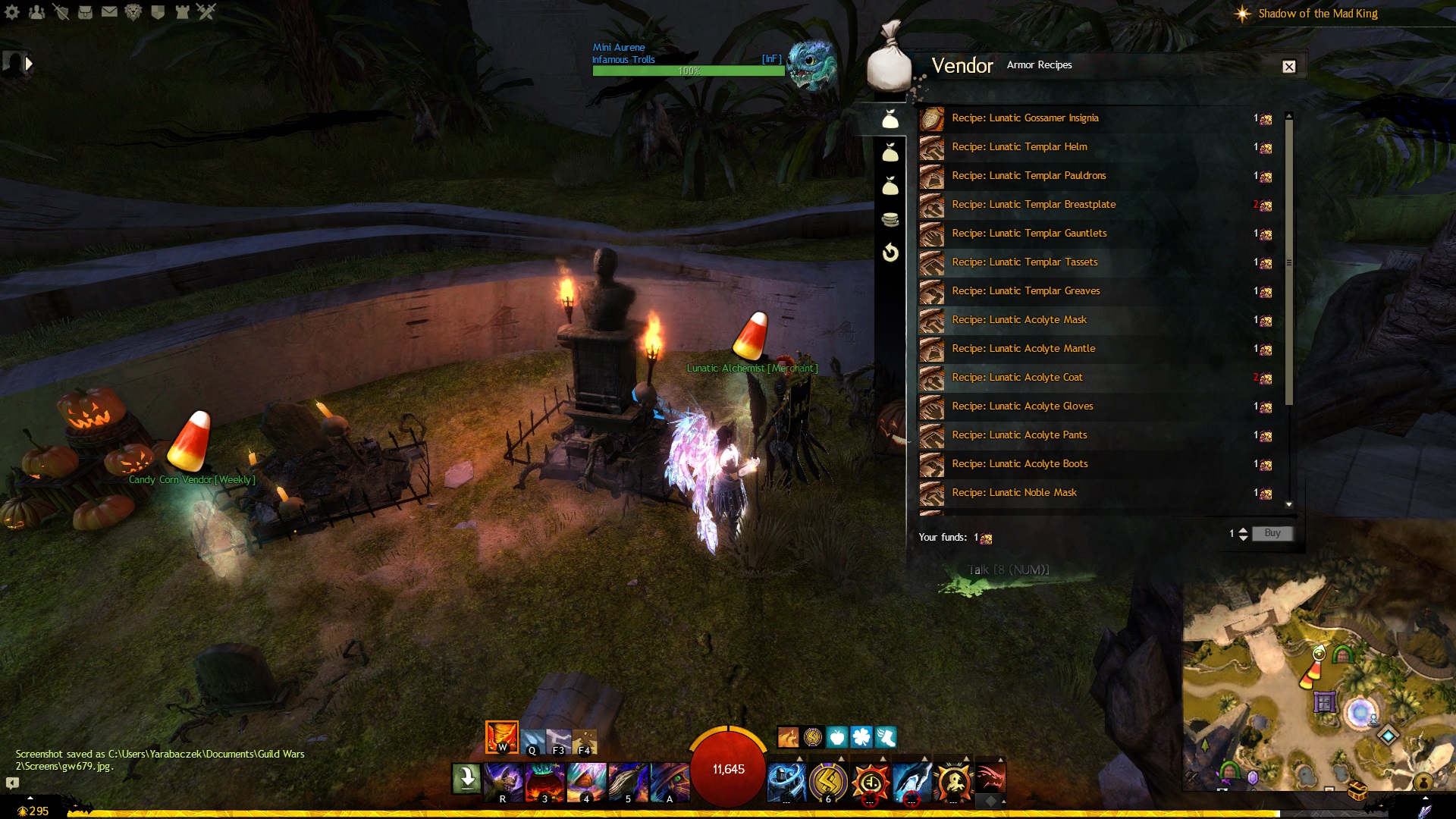
Task: Choose Recipe: Lunatic Templar Breastplate
Action: (1033, 205)
